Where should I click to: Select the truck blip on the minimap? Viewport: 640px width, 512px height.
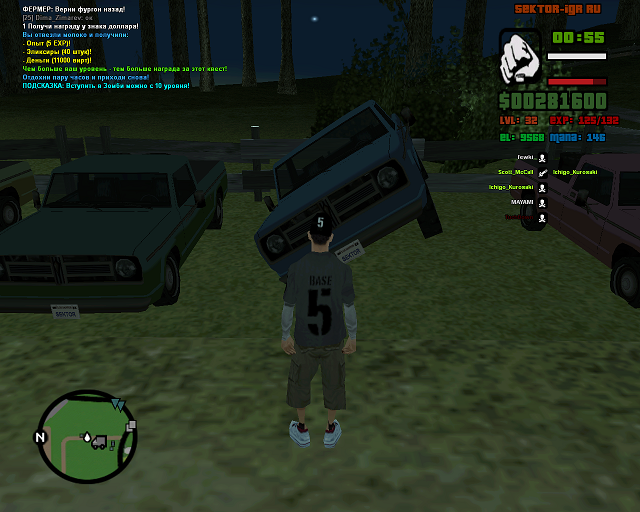tap(100, 442)
